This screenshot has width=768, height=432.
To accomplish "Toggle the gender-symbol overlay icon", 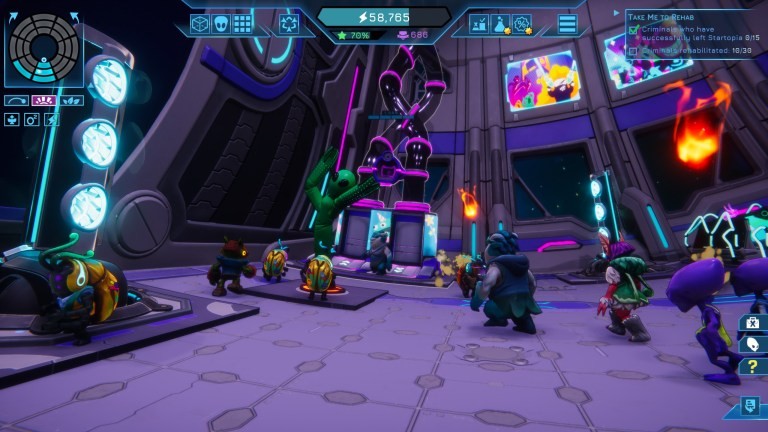I will point(32,119).
